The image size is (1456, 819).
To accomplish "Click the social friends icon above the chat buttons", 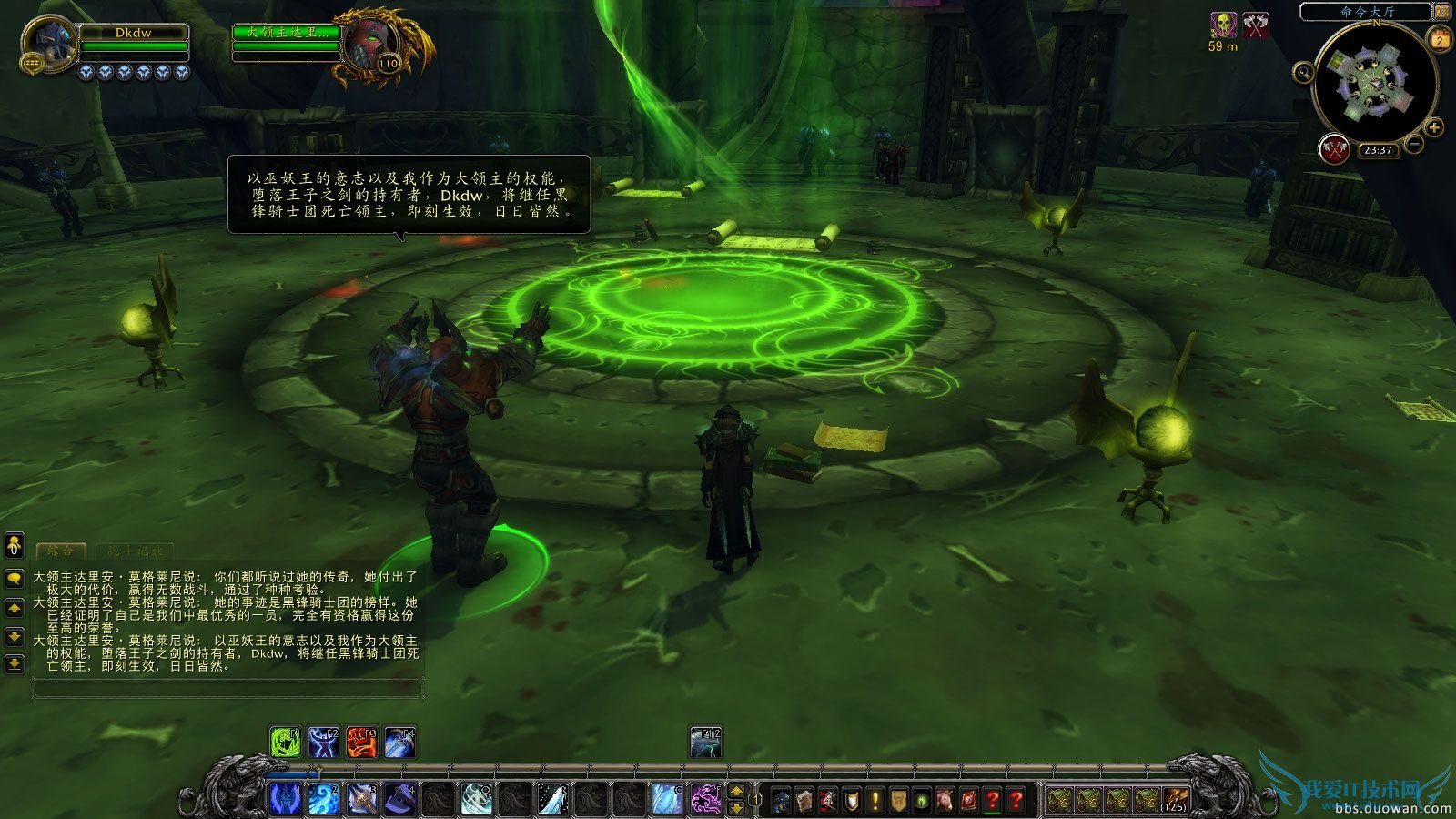I will [13, 546].
